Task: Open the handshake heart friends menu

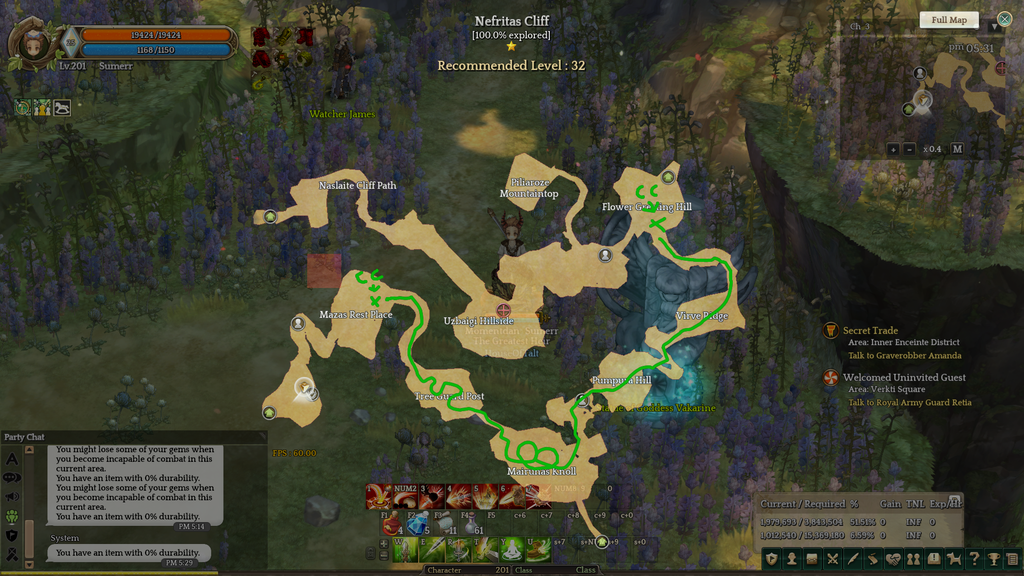Action: [x=893, y=558]
